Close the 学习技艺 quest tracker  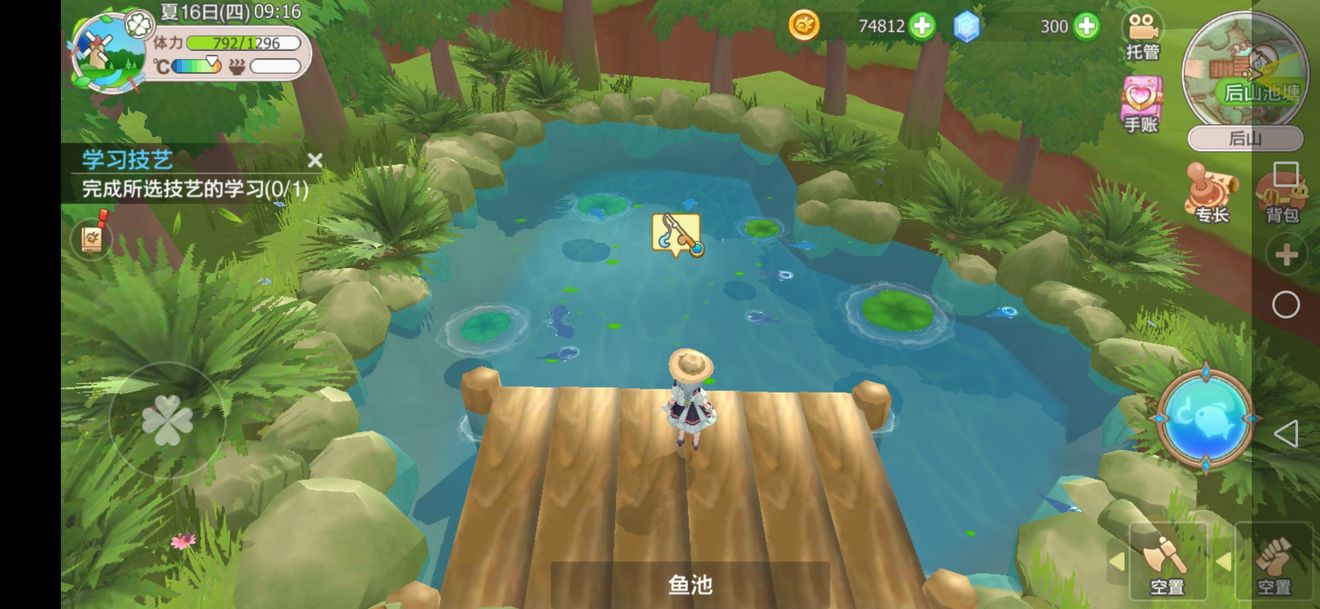click(315, 160)
